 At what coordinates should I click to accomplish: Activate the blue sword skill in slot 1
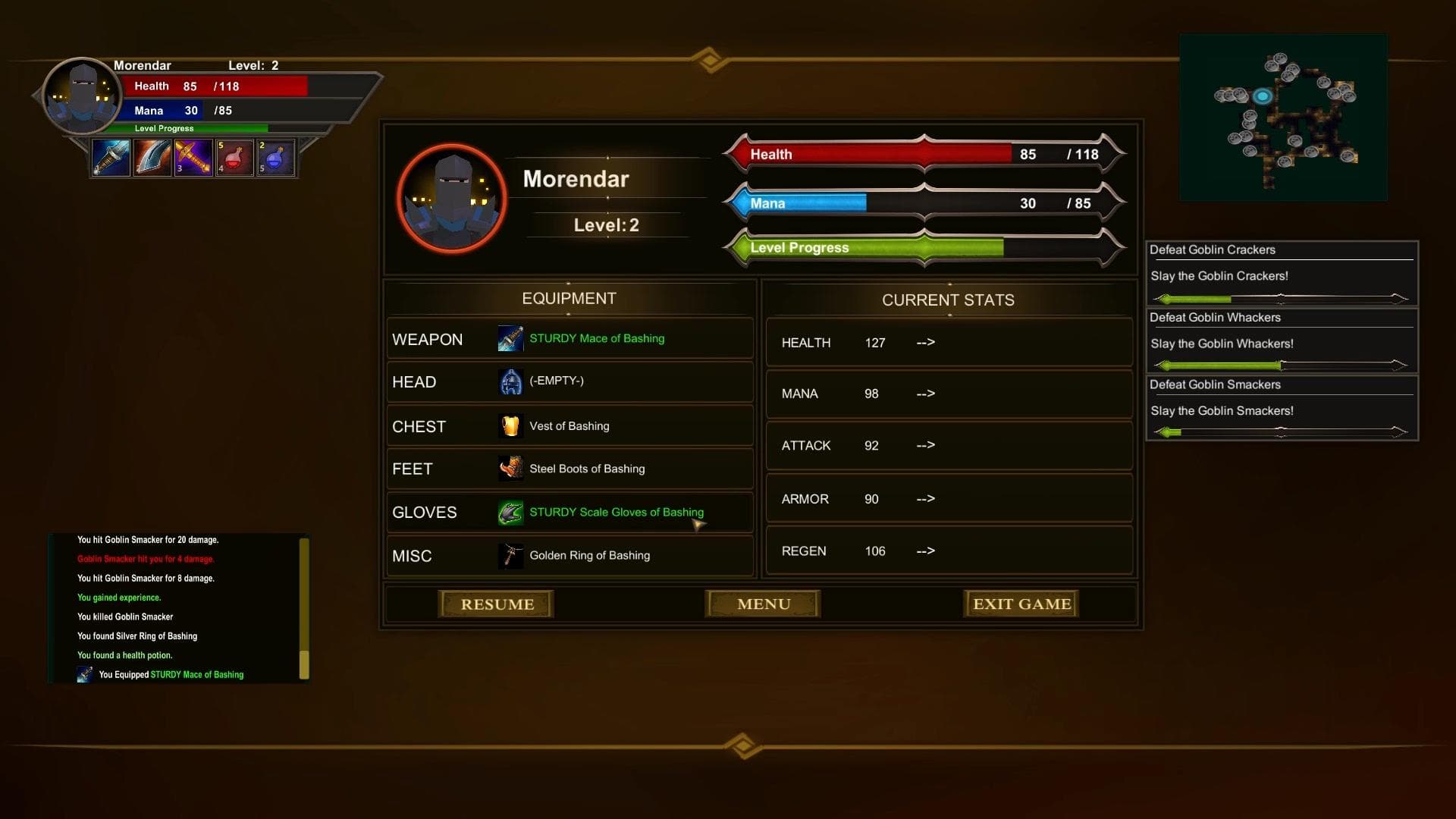coord(111,158)
